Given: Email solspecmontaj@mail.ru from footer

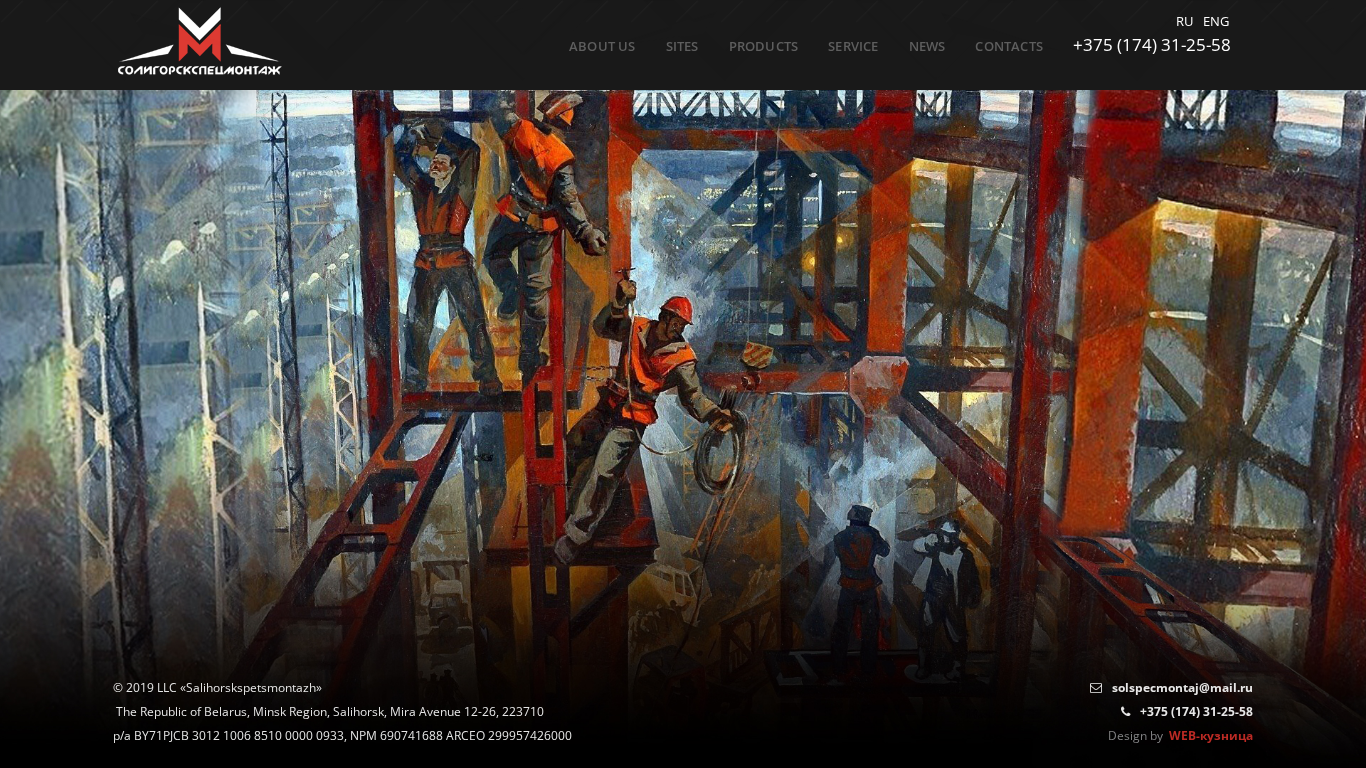Looking at the screenshot, I should point(1182,688).
